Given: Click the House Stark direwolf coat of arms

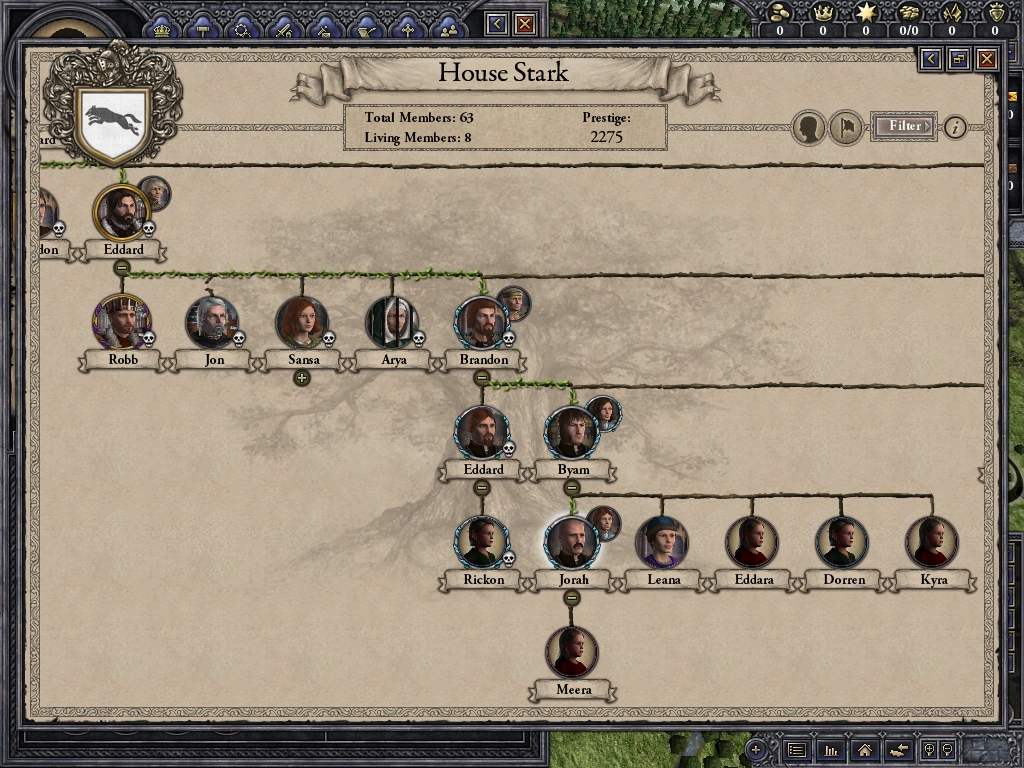Looking at the screenshot, I should point(113,122).
